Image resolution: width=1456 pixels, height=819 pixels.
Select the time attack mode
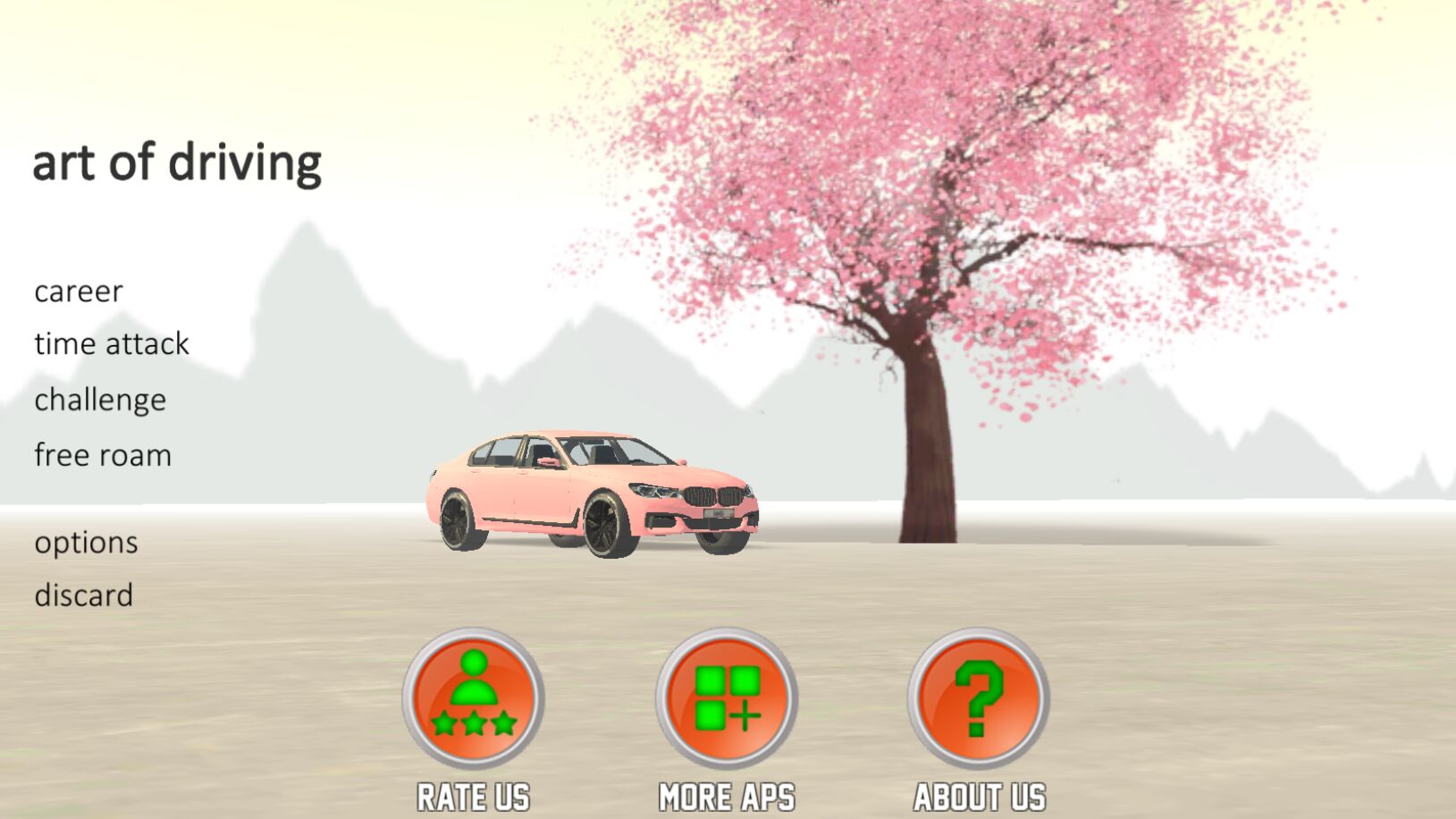pyautogui.click(x=112, y=344)
